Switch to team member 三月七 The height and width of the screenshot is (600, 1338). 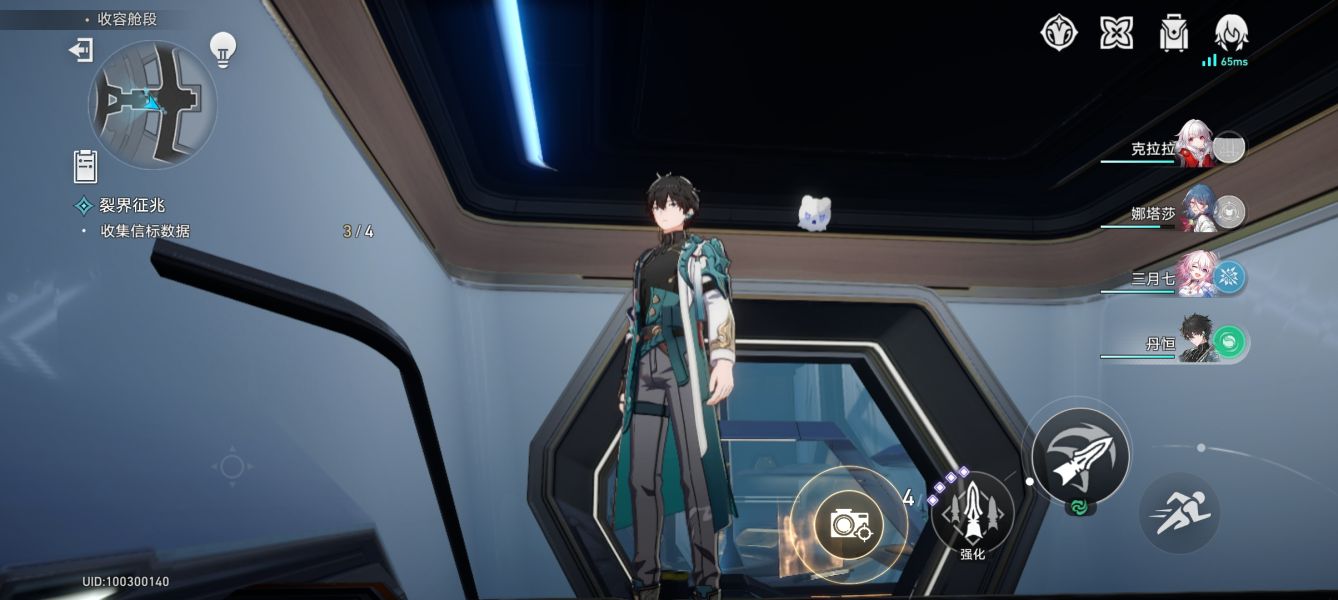point(1195,276)
